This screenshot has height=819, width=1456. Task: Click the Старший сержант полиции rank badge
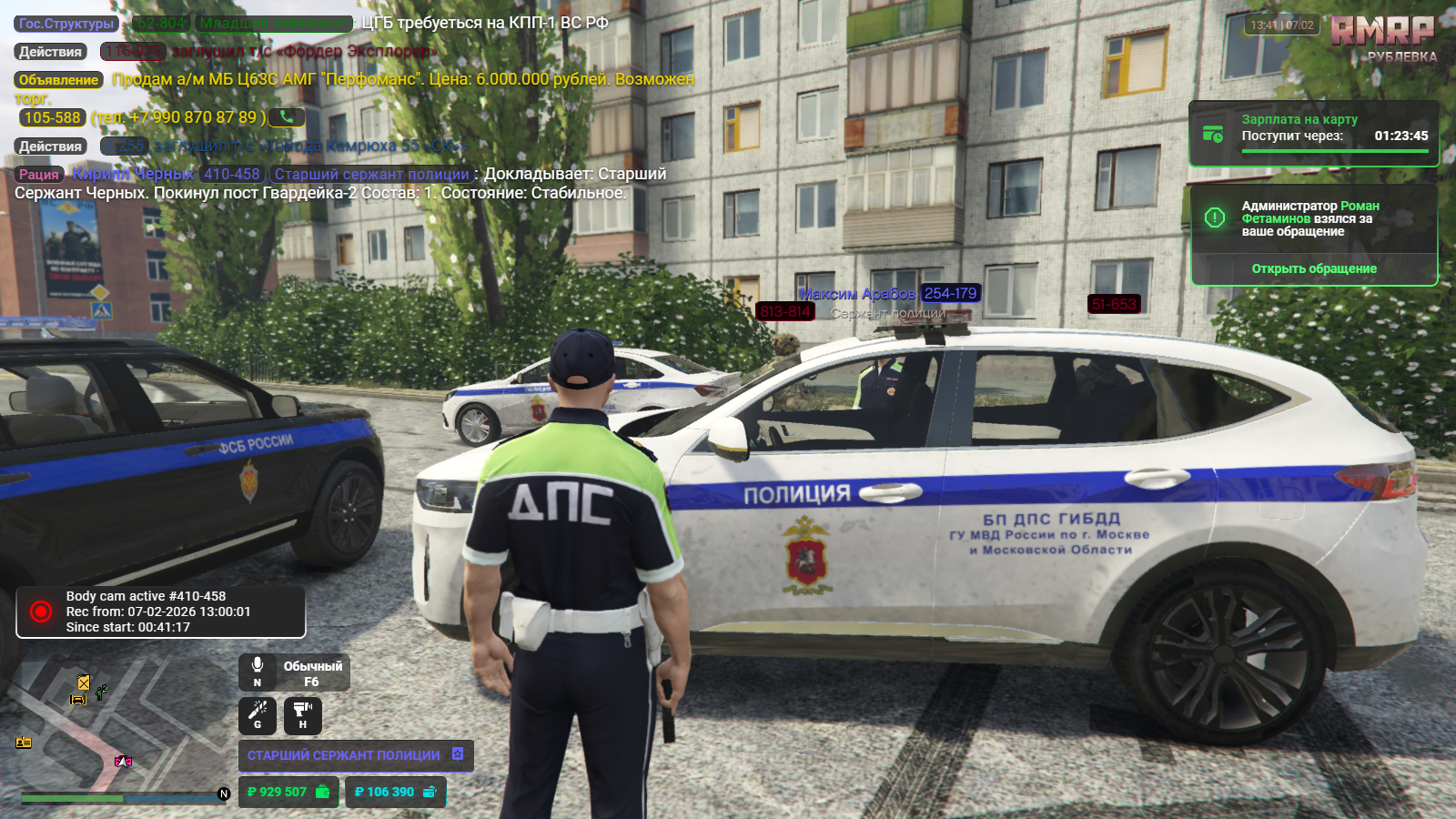pos(355,755)
